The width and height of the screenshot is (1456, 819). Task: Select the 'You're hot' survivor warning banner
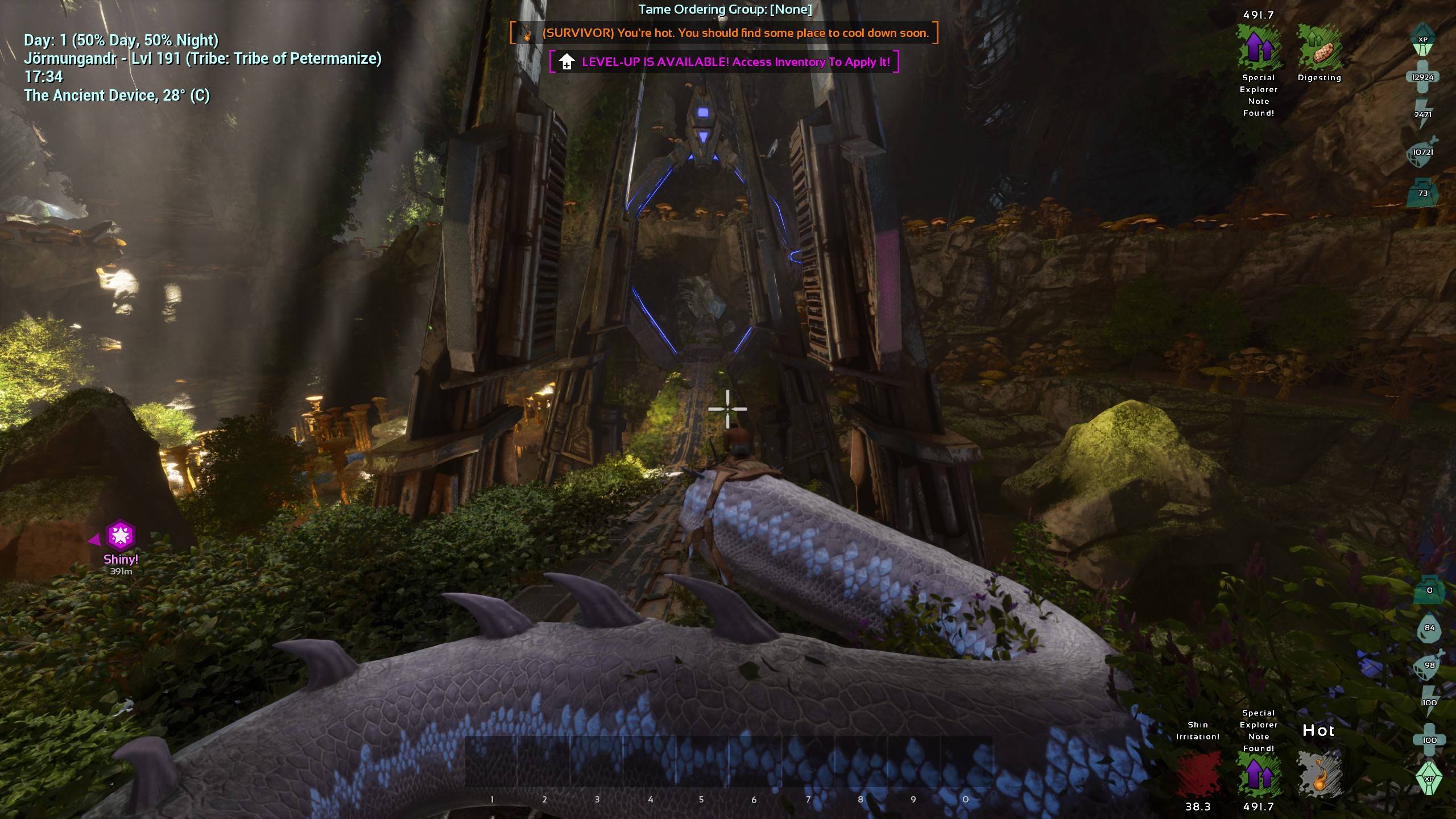(724, 33)
